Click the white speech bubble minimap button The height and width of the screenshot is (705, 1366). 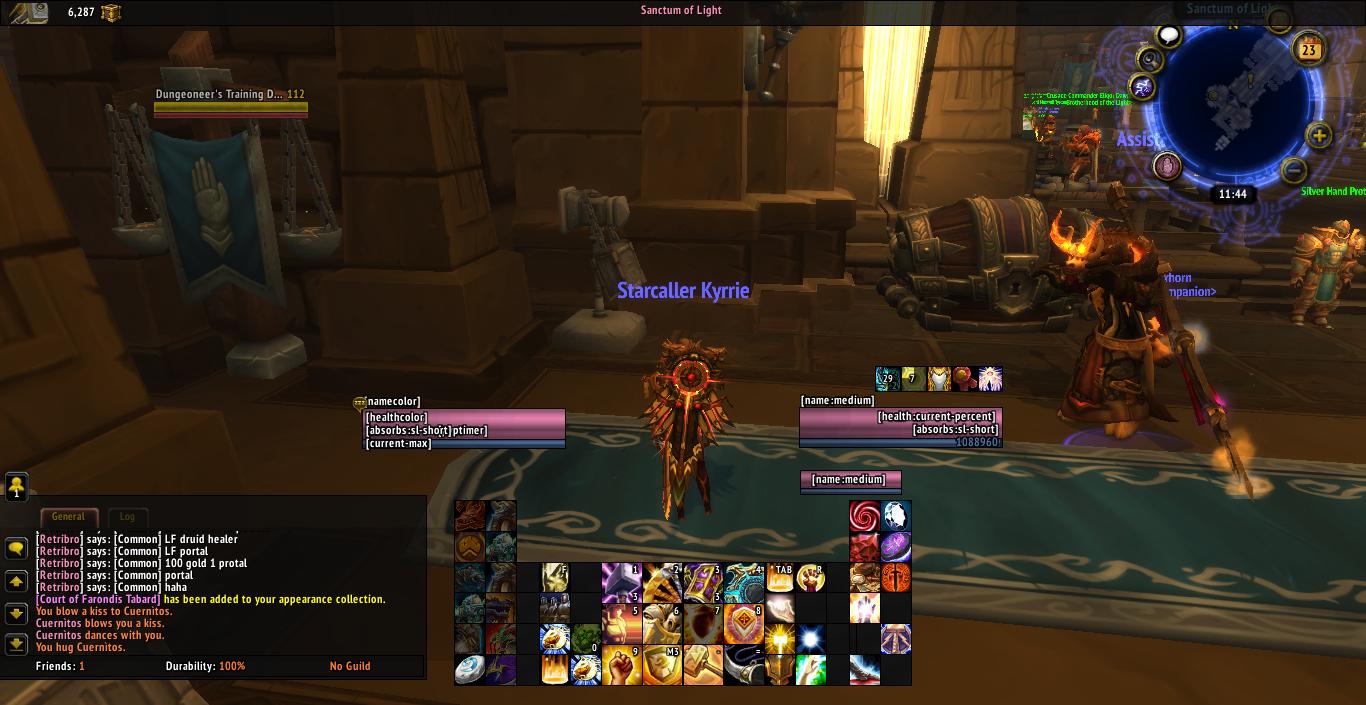(1168, 36)
